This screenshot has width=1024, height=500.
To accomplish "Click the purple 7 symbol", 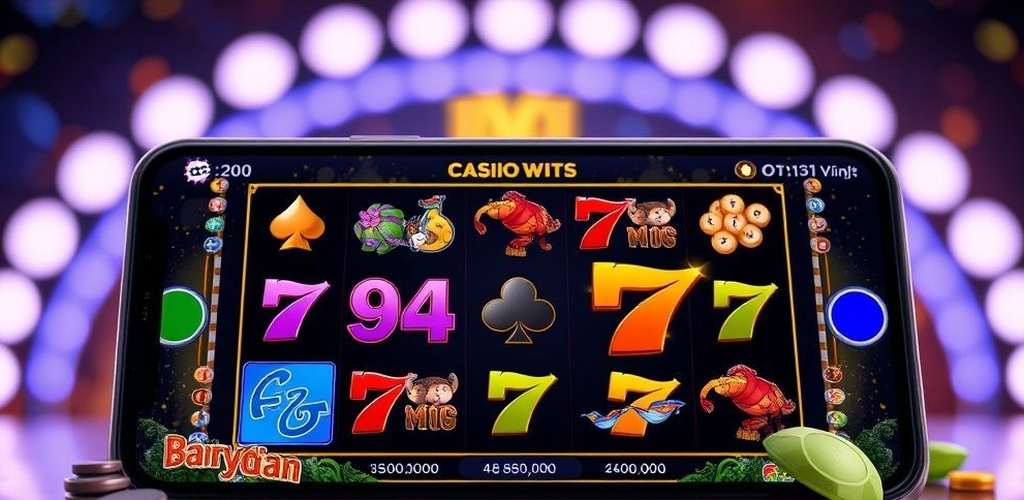I will [x=295, y=309].
